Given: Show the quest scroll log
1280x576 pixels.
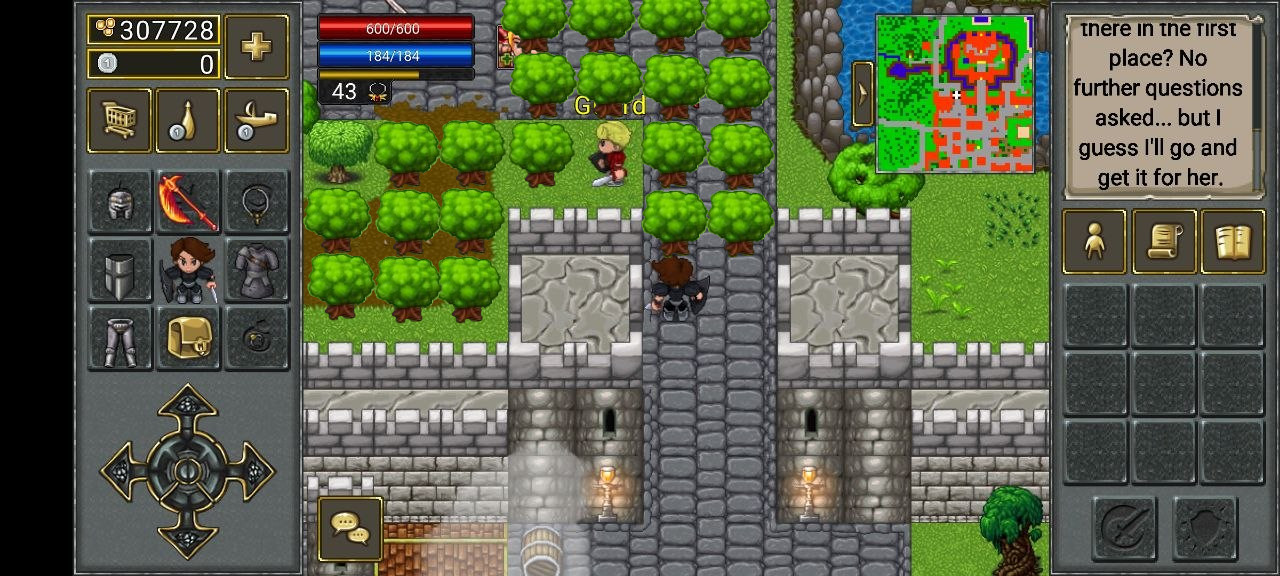Looking at the screenshot, I should point(1164,241).
